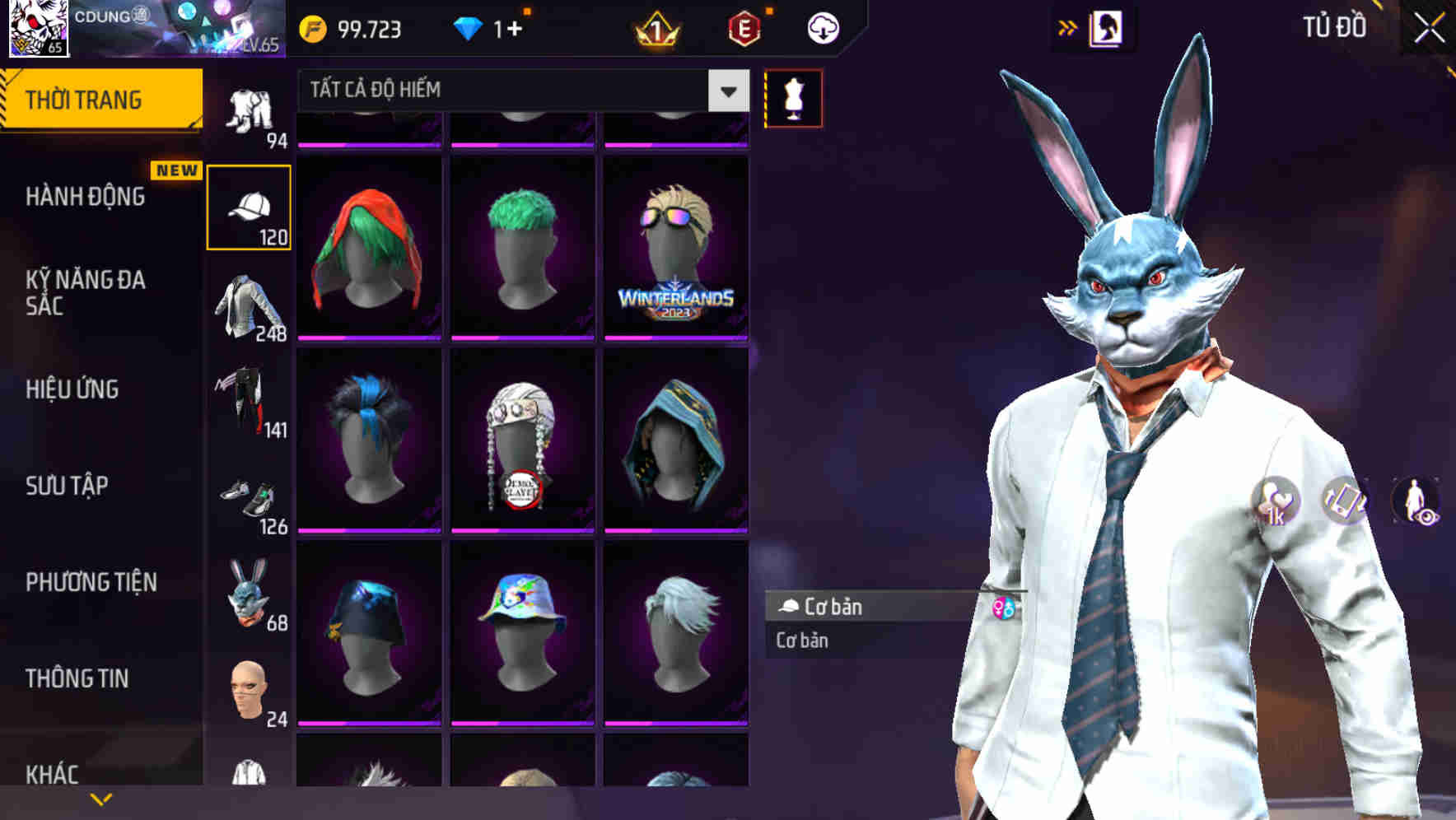Open the cloud download icon in top bar
The height and width of the screenshot is (820, 1456).
point(823,28)
